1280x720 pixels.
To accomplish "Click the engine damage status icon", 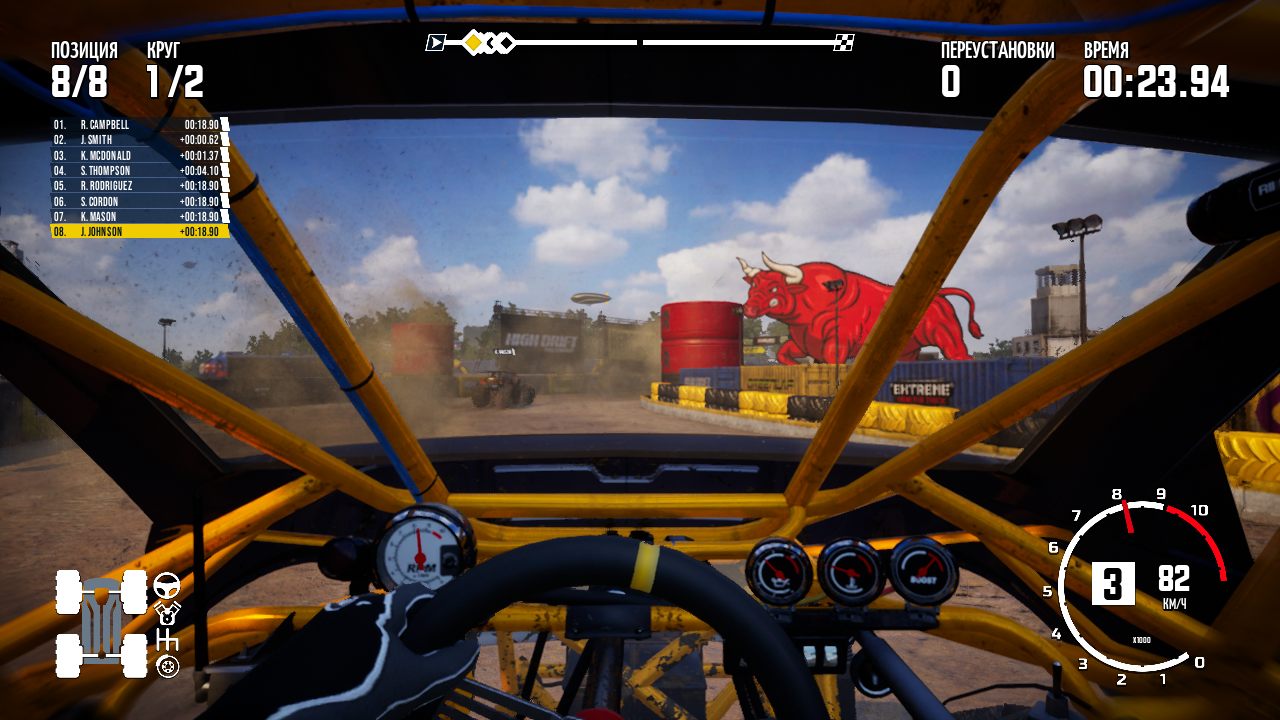I will click(x=167, y=613).
